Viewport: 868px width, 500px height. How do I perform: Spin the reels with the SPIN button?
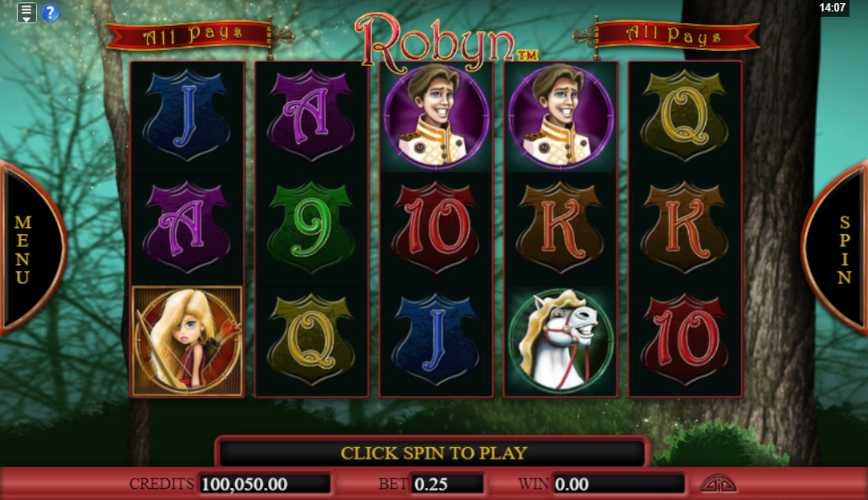tap(842, 248)
